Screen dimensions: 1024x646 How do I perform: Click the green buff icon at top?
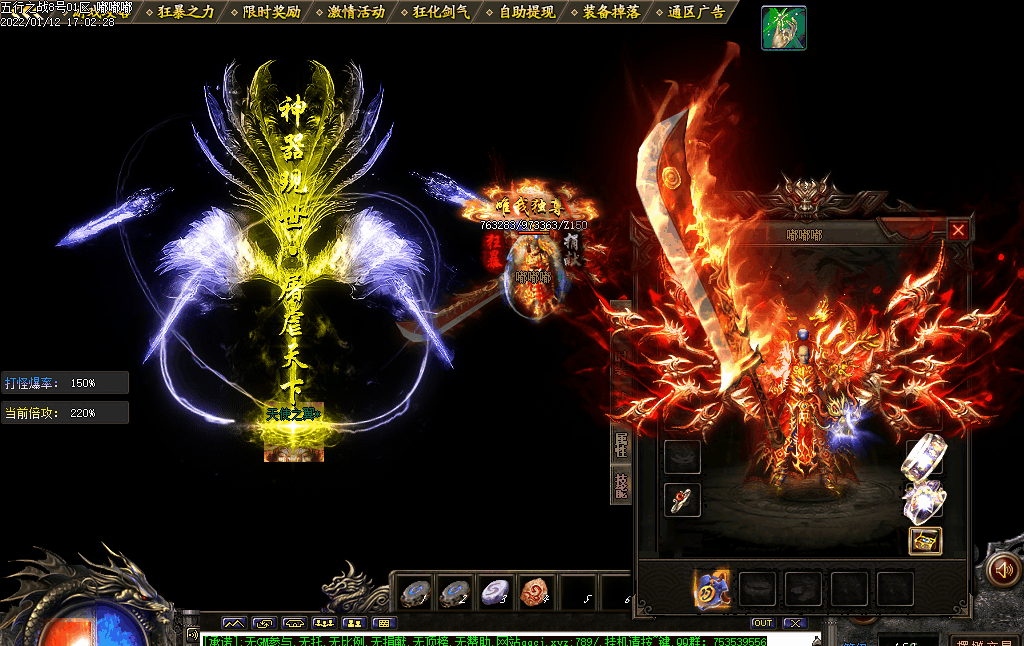(784, 27)
